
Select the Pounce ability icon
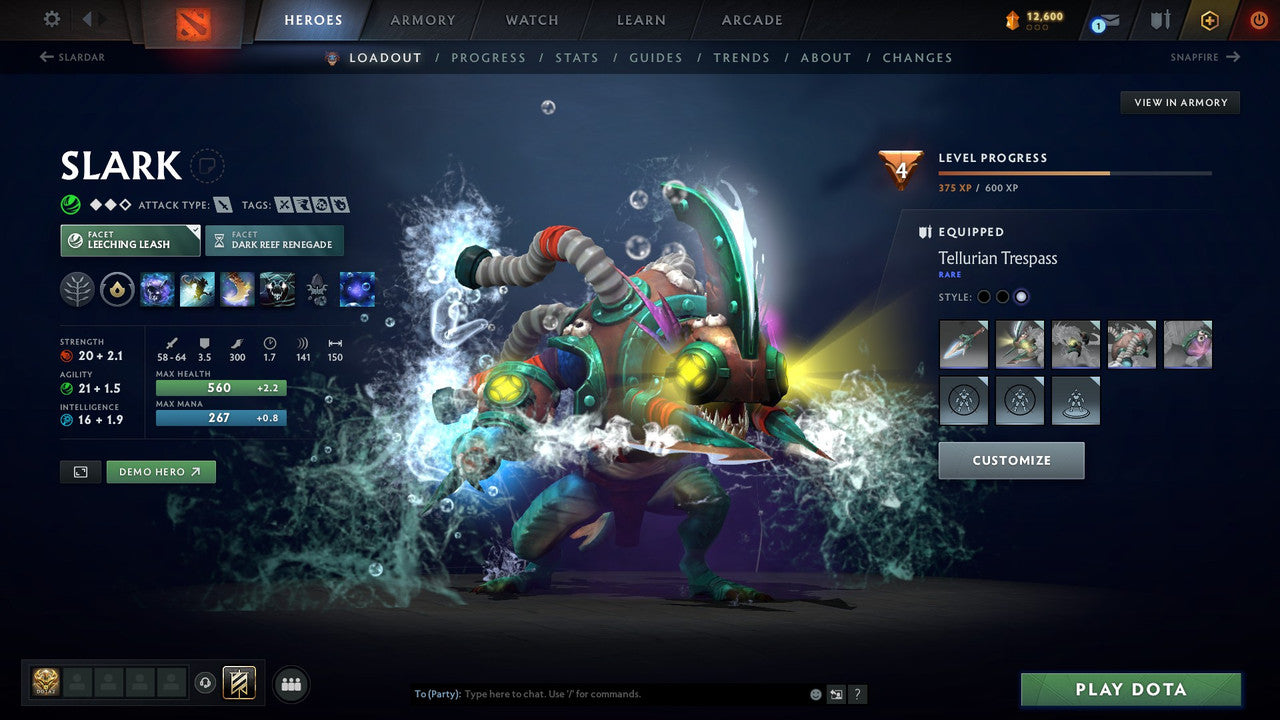199,290
